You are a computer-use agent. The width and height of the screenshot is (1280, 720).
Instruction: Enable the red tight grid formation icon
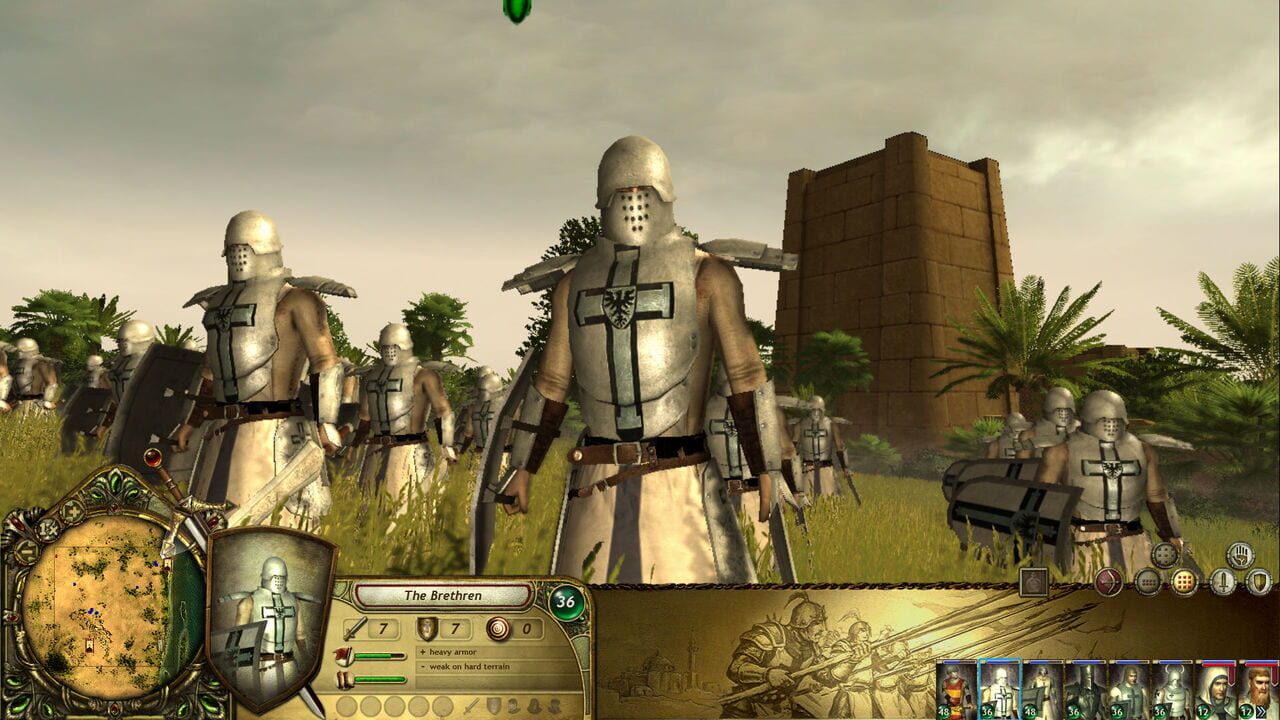pyautogui.click(x=1183, y=581)
